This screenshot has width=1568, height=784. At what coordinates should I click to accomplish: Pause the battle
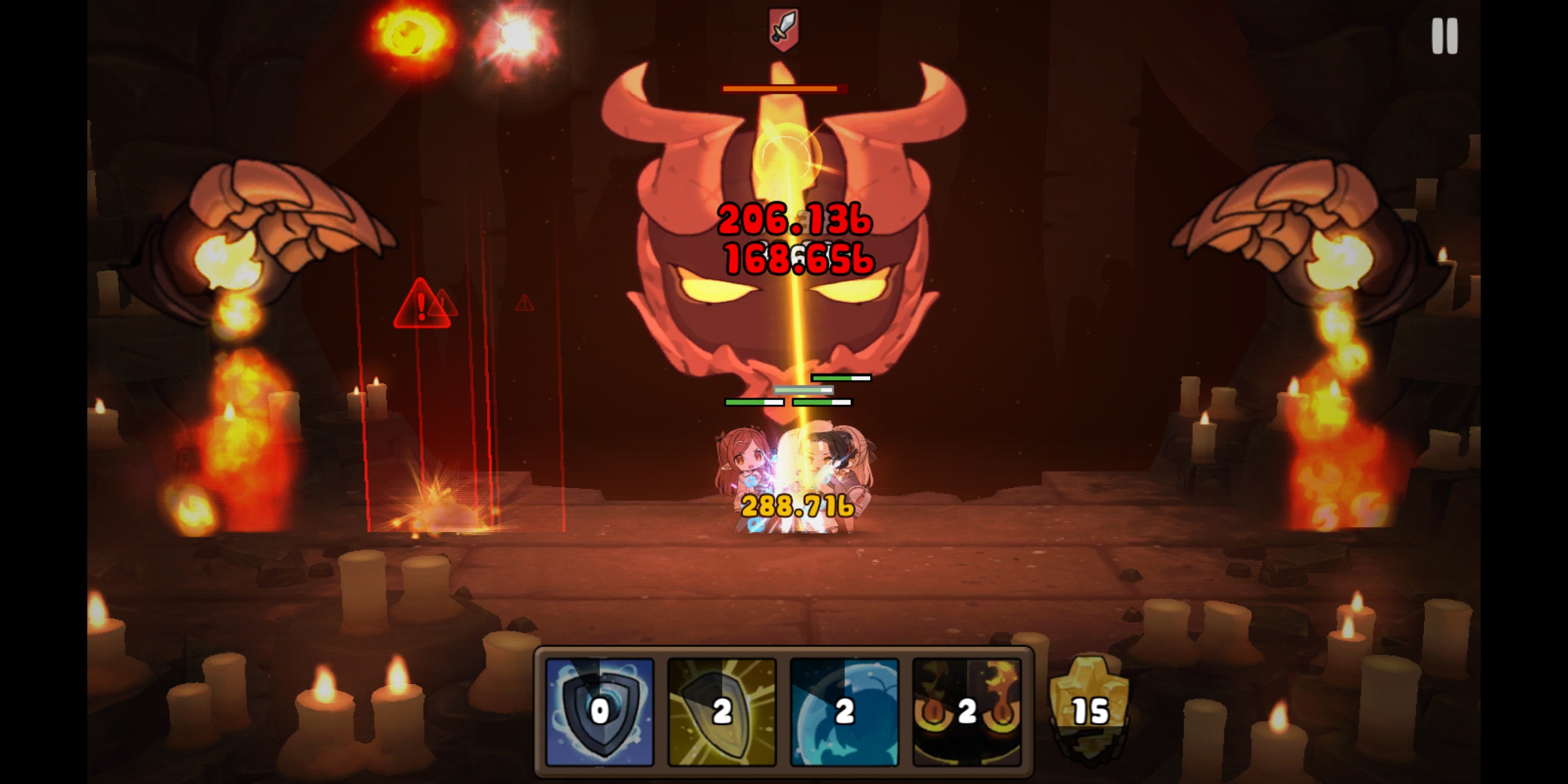[x=1444, y=36]
